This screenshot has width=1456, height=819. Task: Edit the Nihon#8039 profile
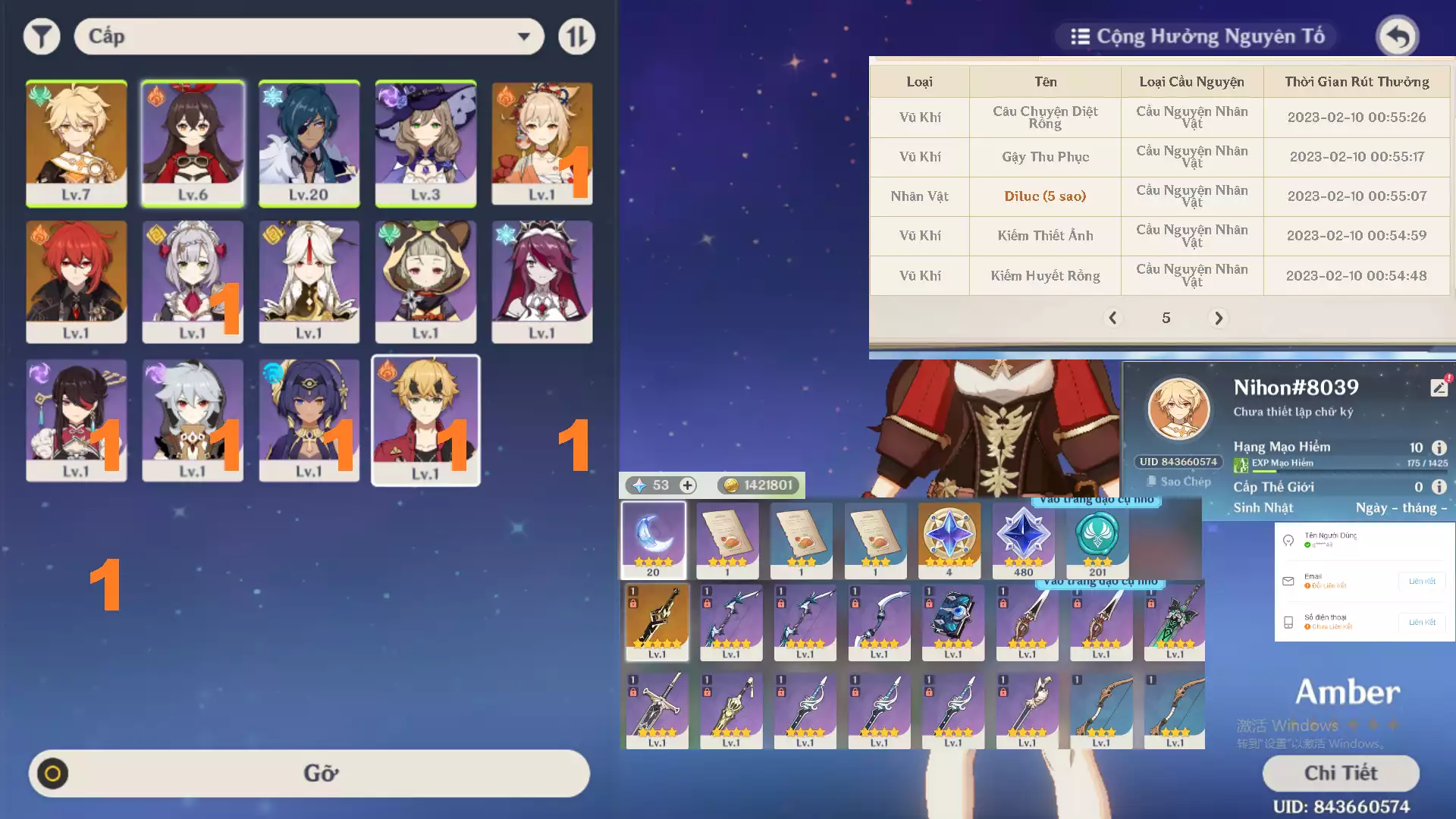(x=1439, y=388)
